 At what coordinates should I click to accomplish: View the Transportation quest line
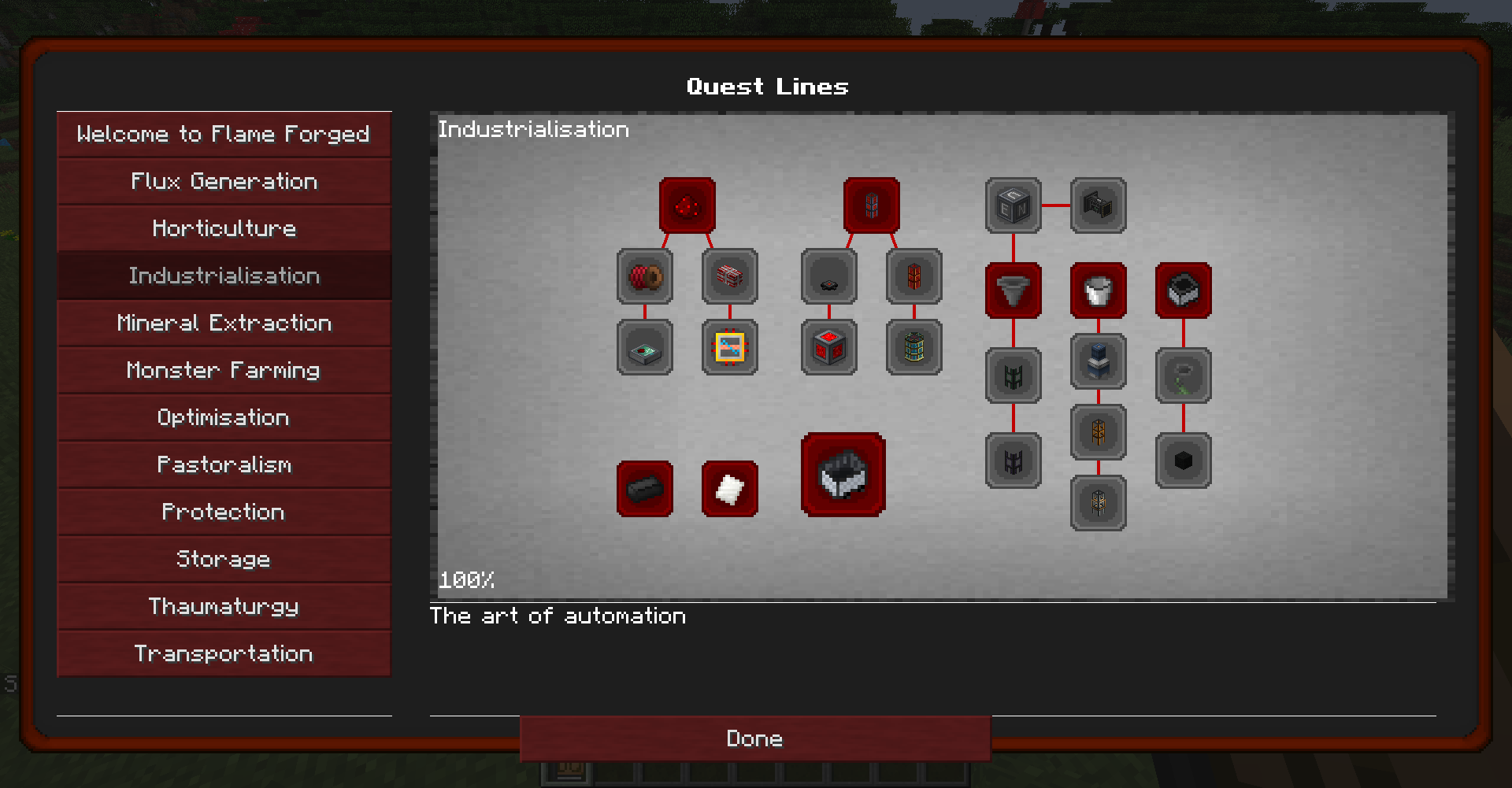click(x=224, y=653)
